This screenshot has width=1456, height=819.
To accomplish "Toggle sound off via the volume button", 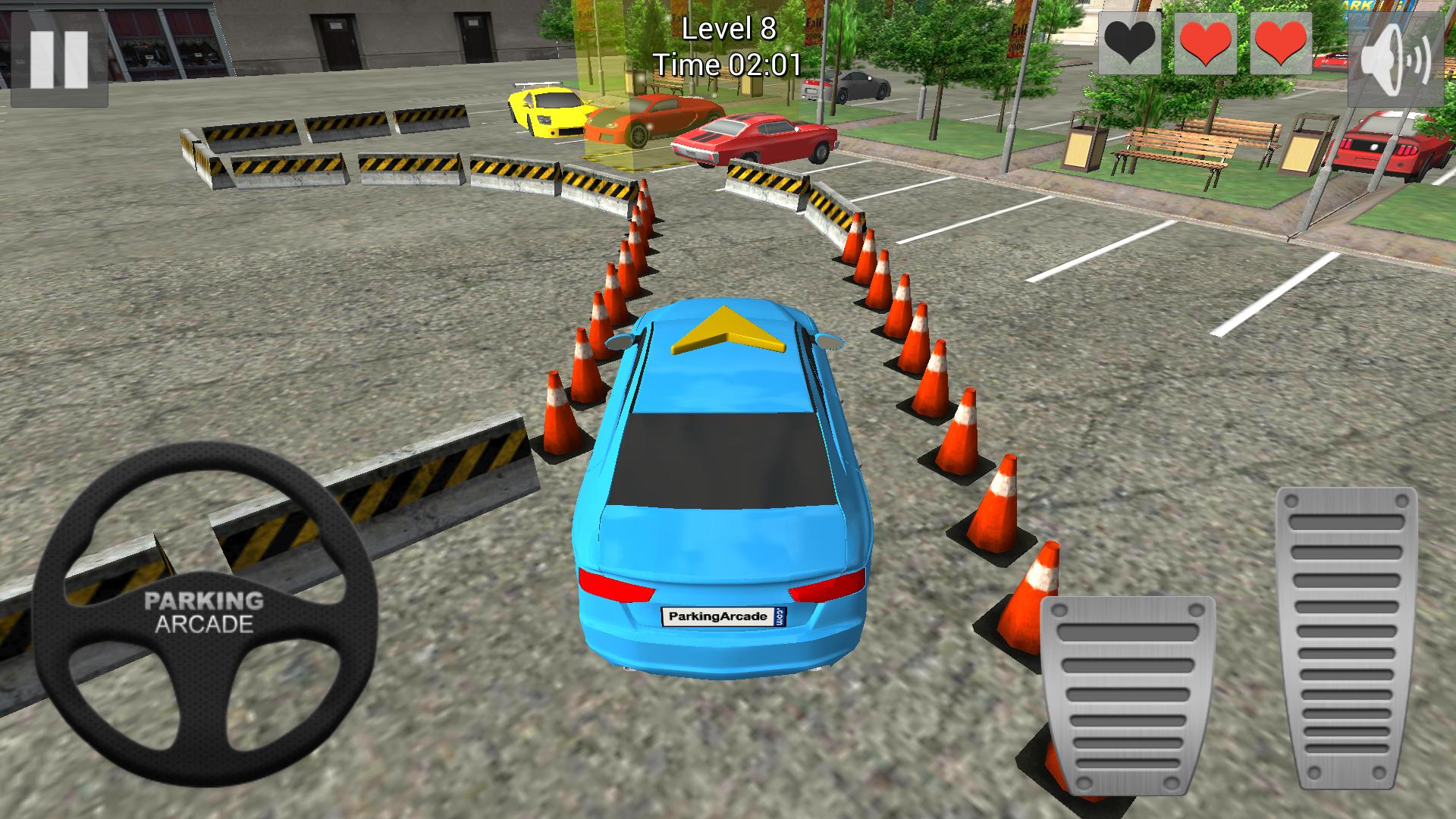I will pyautogui.click(x=1395, y=57).
